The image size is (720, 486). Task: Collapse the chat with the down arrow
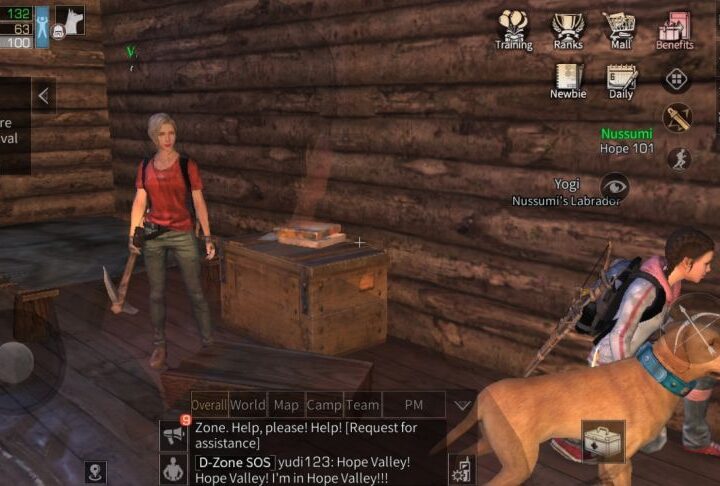tap(462, 405)
